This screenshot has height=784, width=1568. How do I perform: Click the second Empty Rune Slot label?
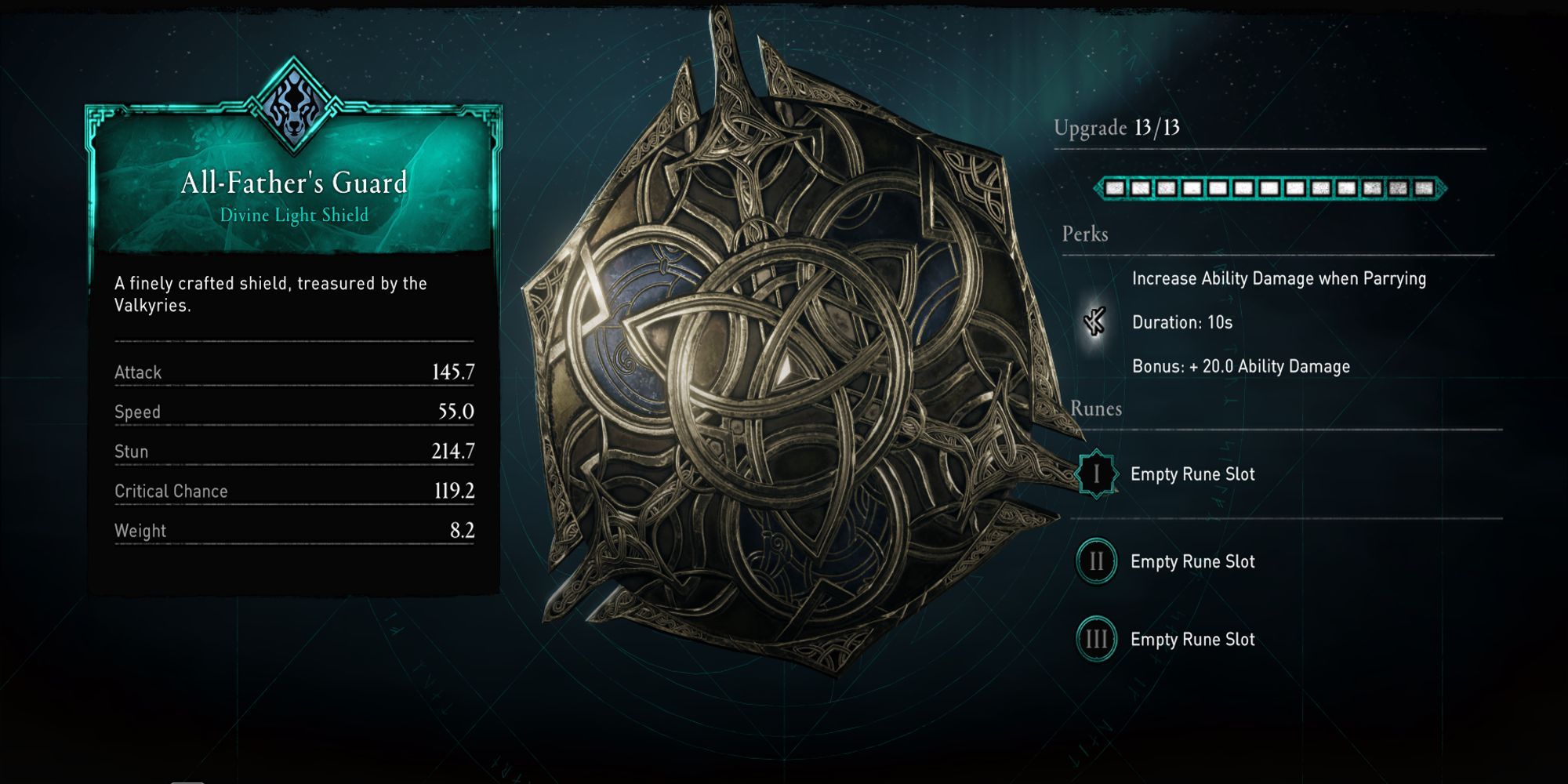coord(1192,561)
